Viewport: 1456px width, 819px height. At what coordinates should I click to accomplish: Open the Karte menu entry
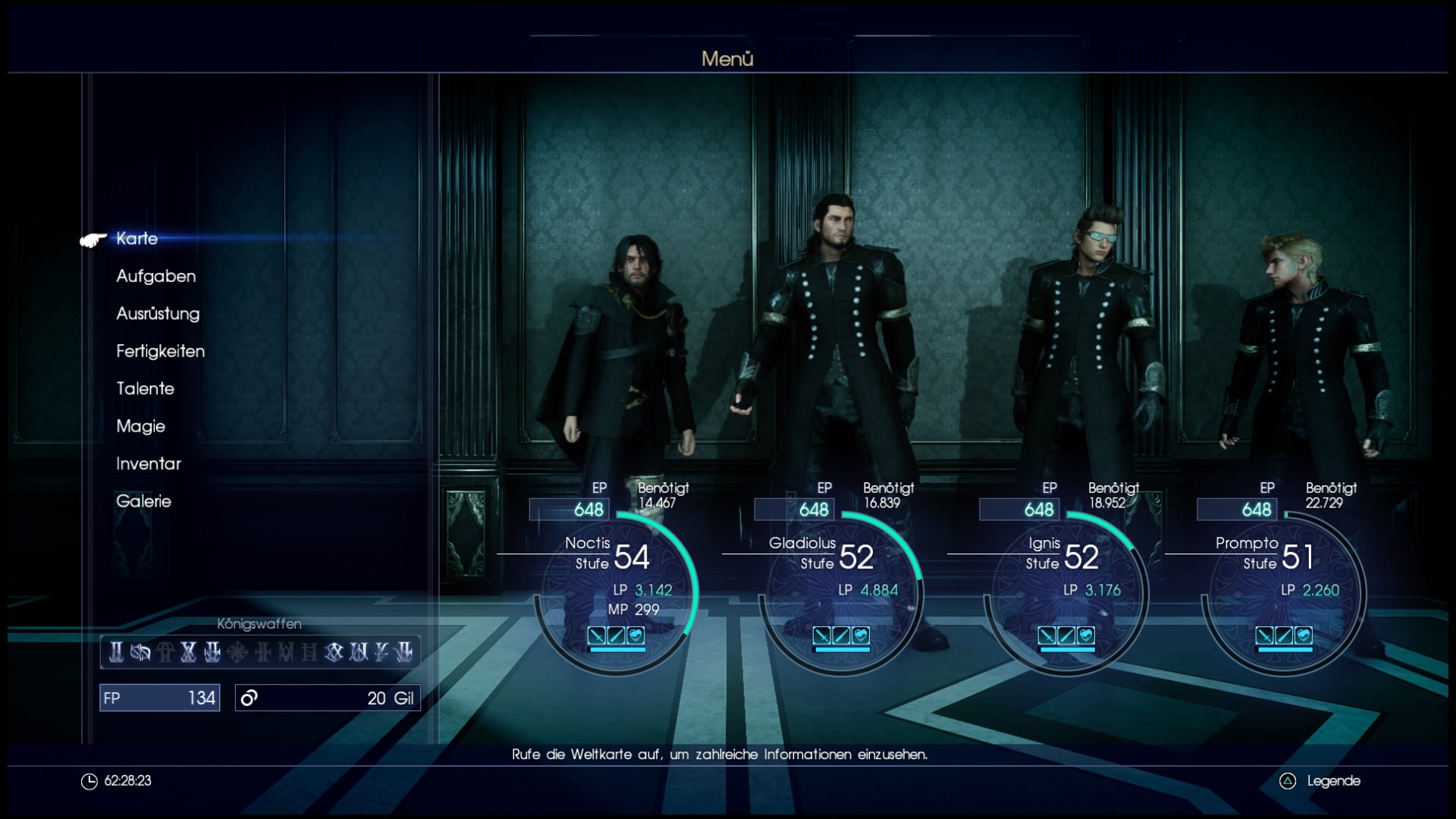tap(135, 239)
